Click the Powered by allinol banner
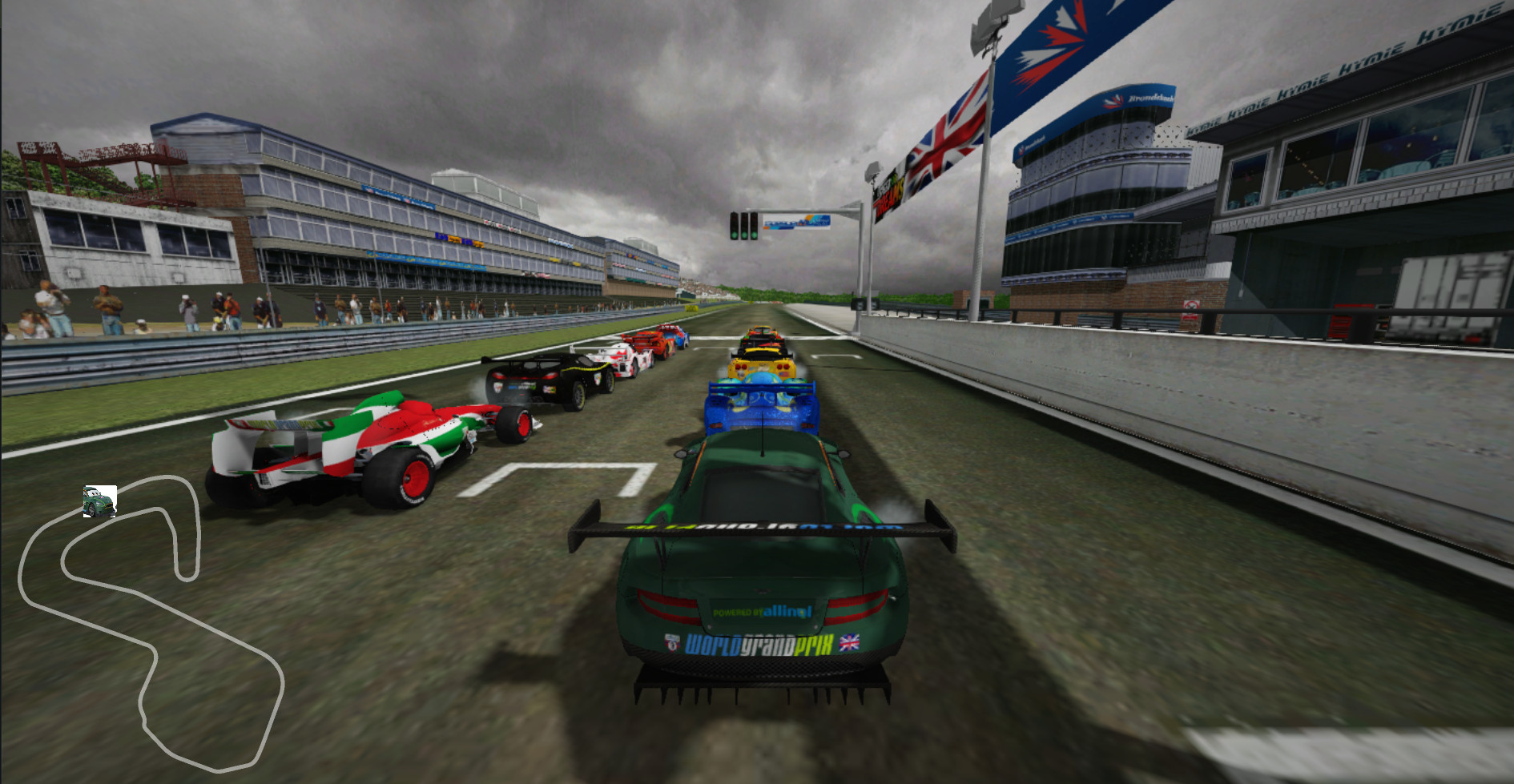Image resolution: width=1514 pixels, height=784 pixels. (761, 613)
